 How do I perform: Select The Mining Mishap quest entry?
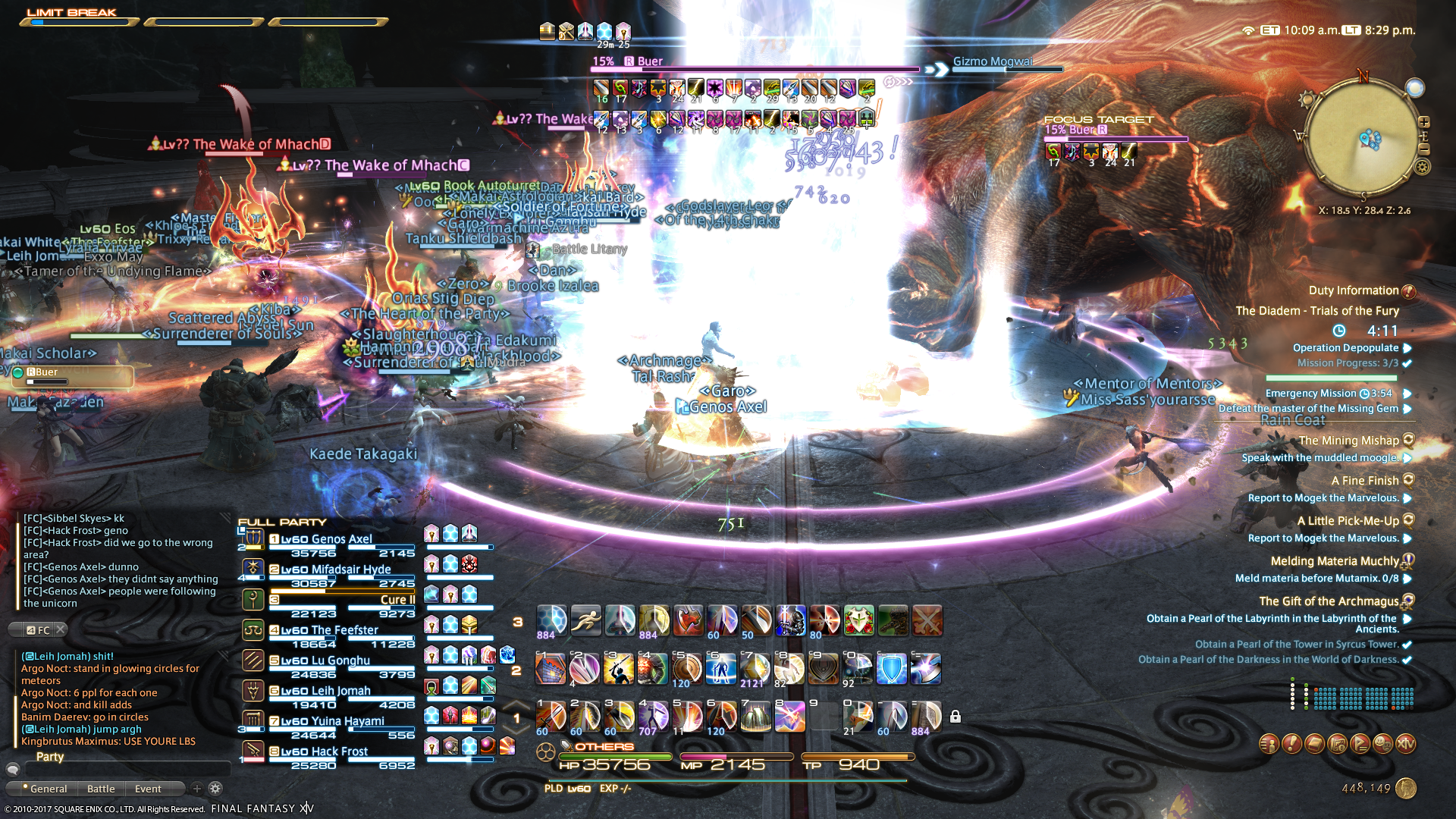[1348, 441]
